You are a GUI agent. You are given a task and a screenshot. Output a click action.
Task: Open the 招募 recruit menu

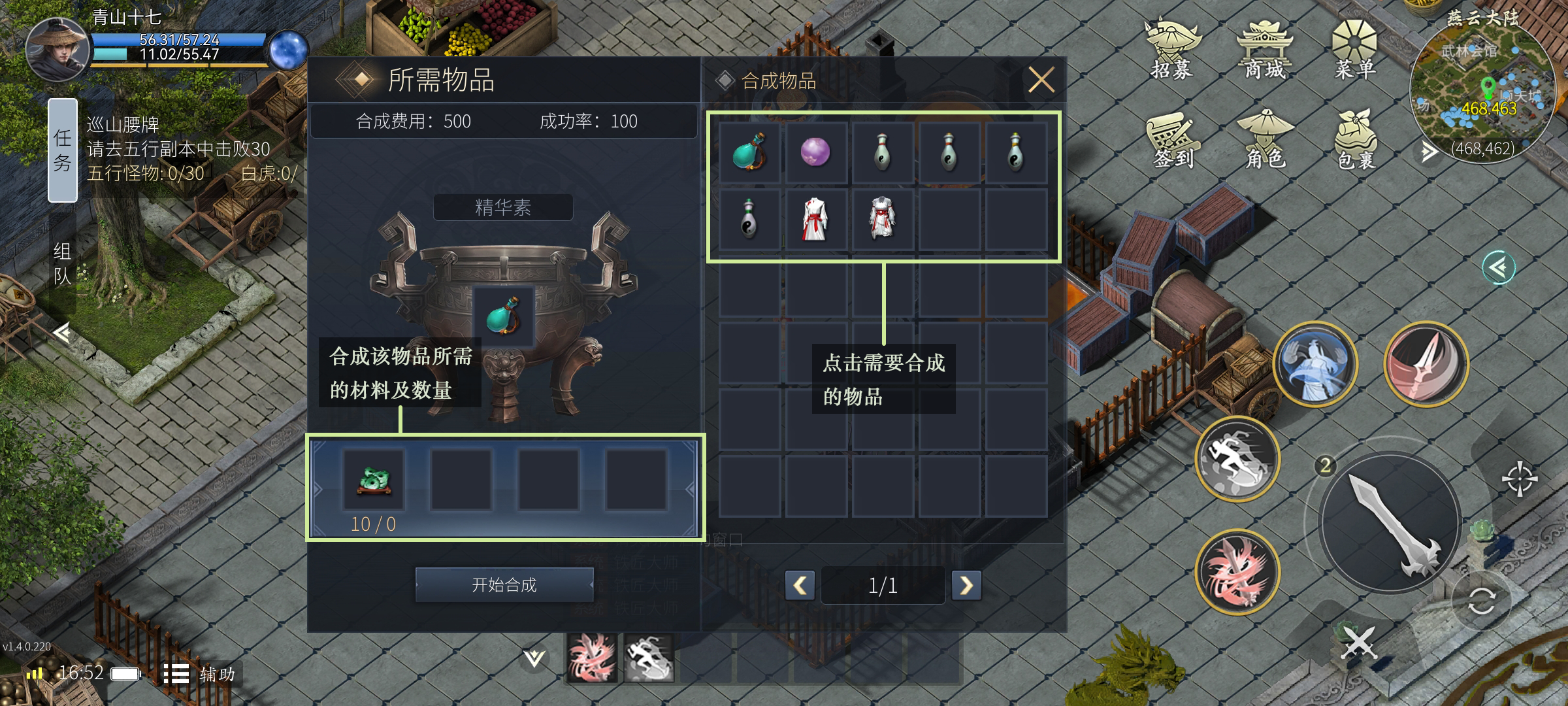[1173, 50]
